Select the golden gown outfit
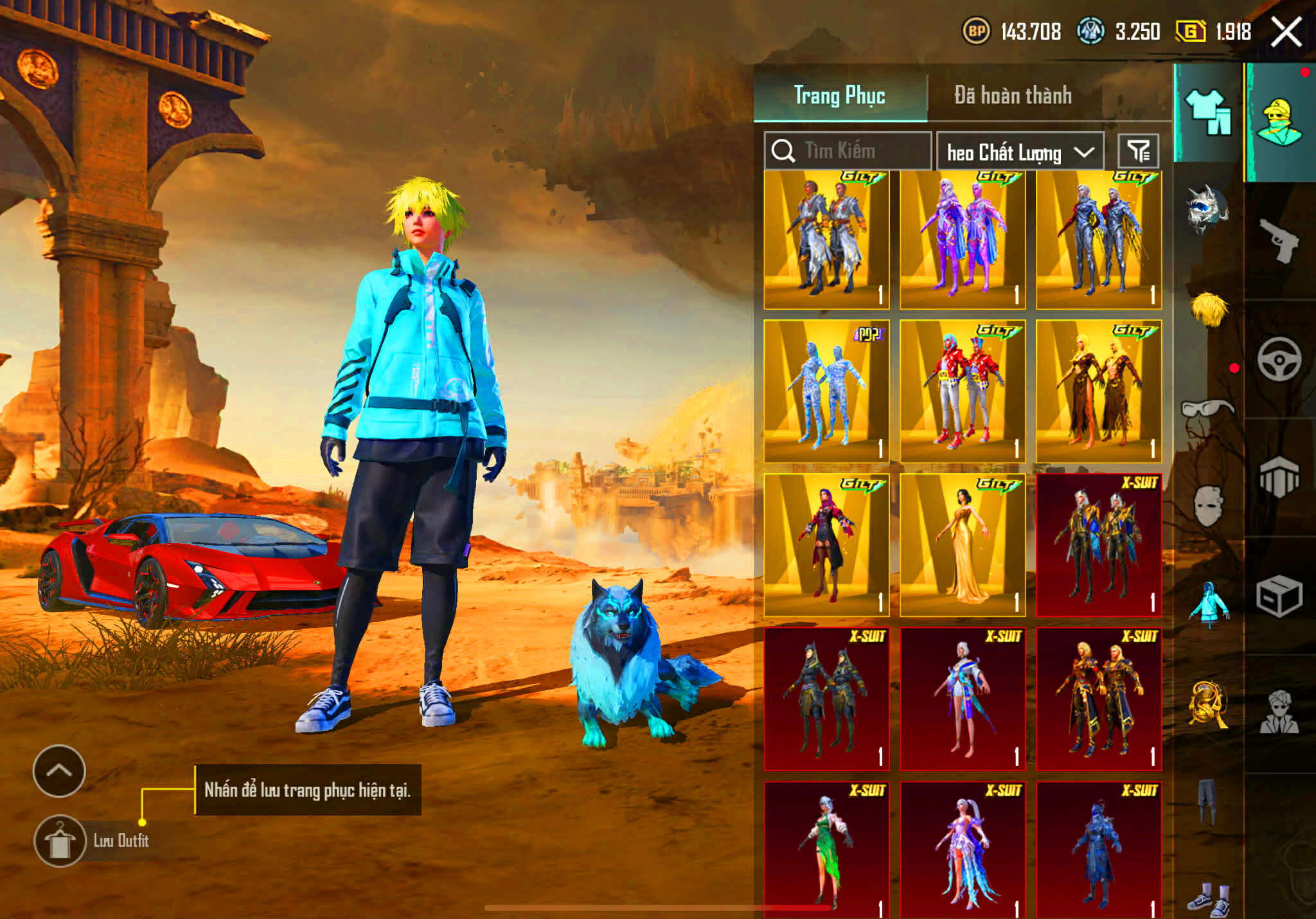The image size is (1316, 919). (963, 545)
